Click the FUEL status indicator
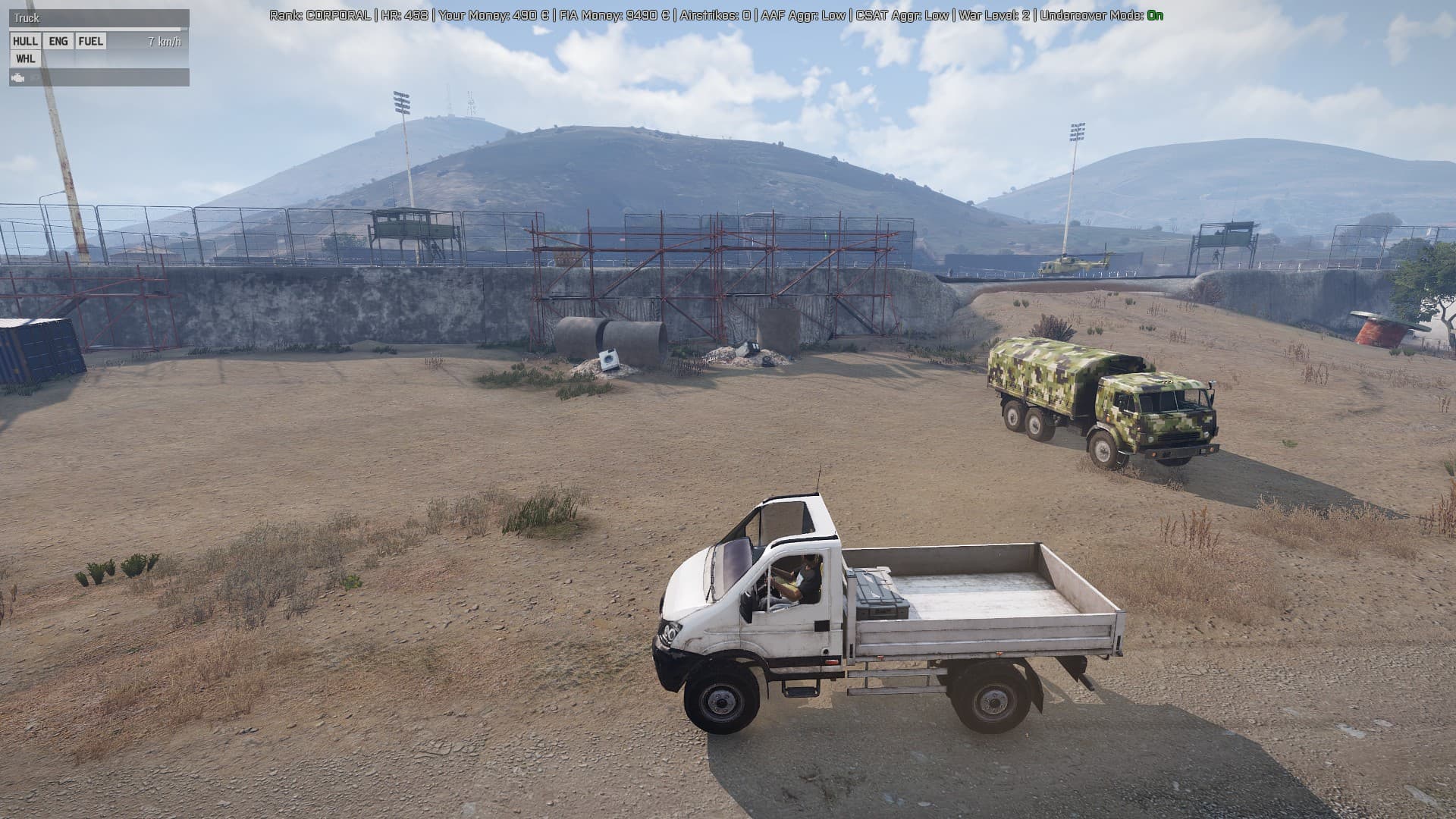 (91, 41)
